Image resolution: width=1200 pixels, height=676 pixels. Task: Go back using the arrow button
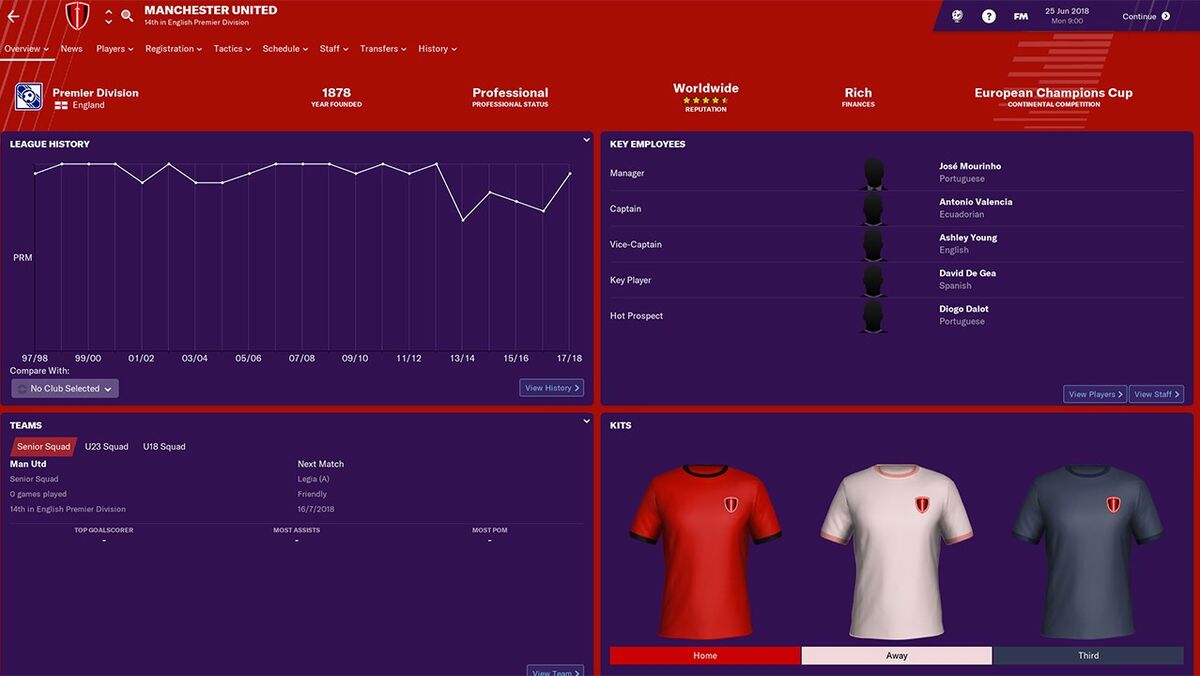(13, 16)
